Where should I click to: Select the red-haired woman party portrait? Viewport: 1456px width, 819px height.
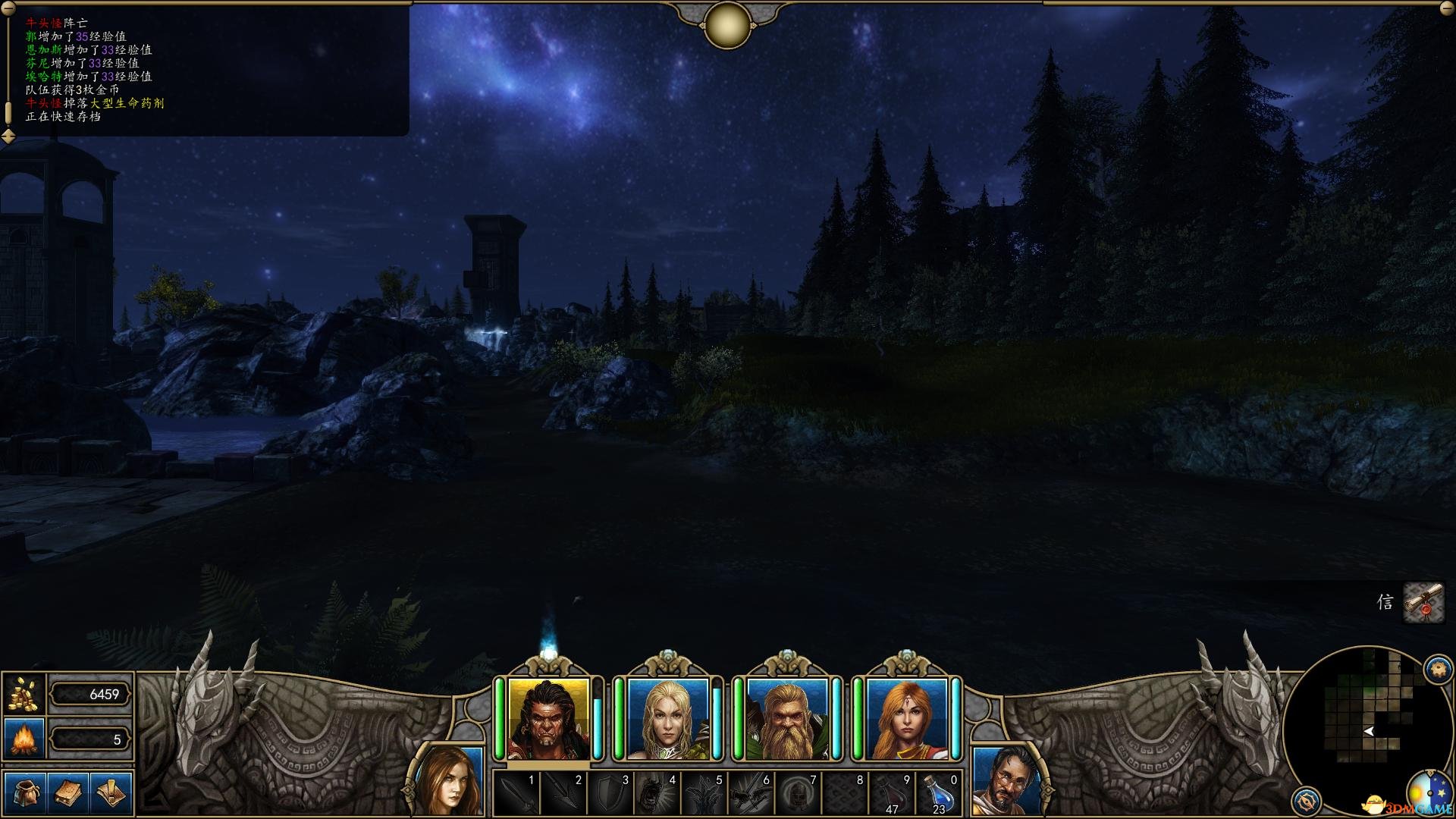tap(906, 719)
